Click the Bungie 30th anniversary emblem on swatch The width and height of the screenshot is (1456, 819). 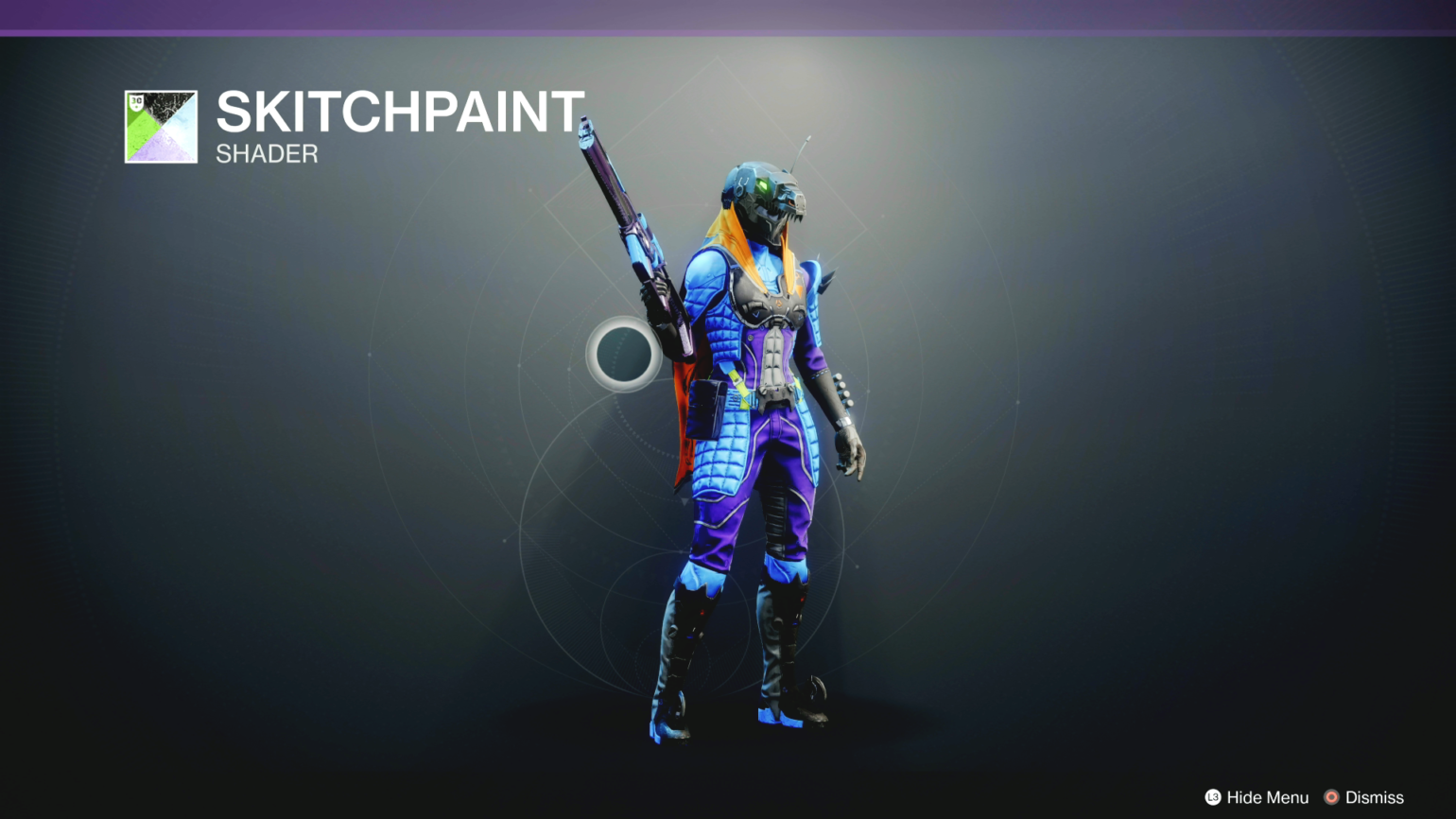click(x=138, y=101)
